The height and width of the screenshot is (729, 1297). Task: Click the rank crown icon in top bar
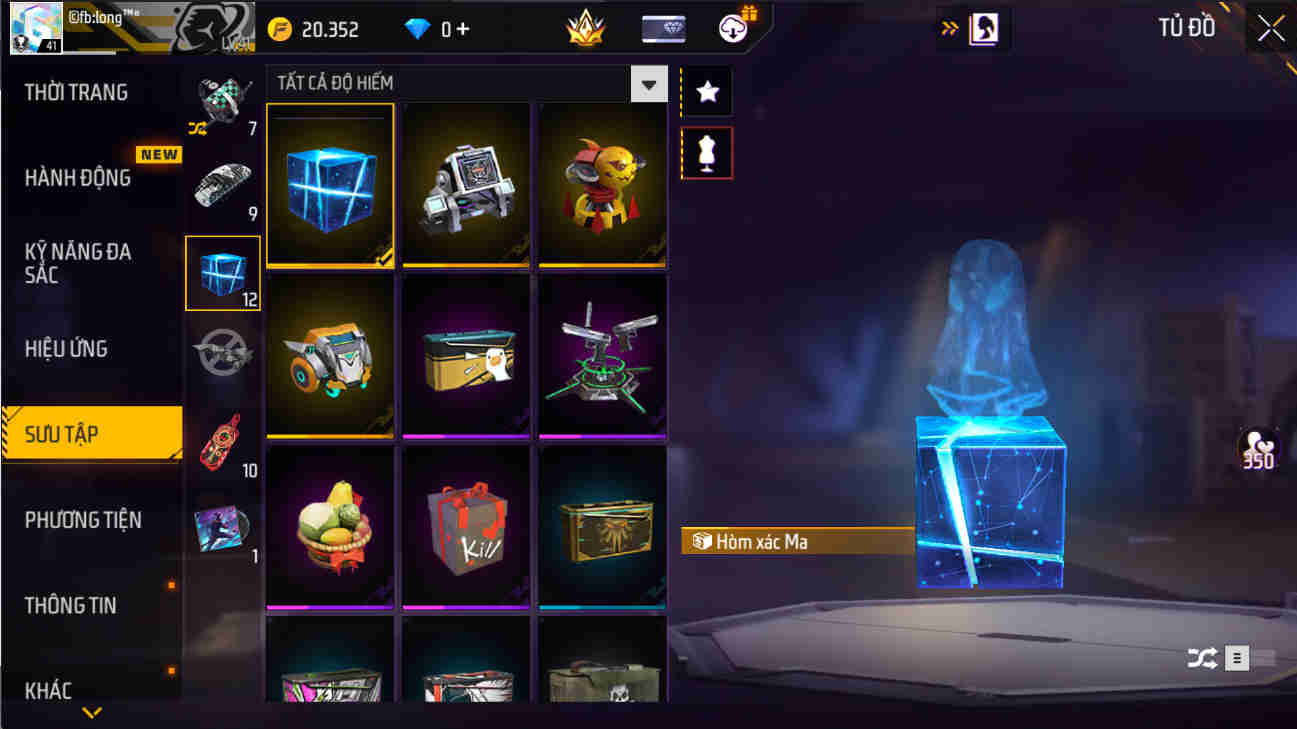pos(586,28)
